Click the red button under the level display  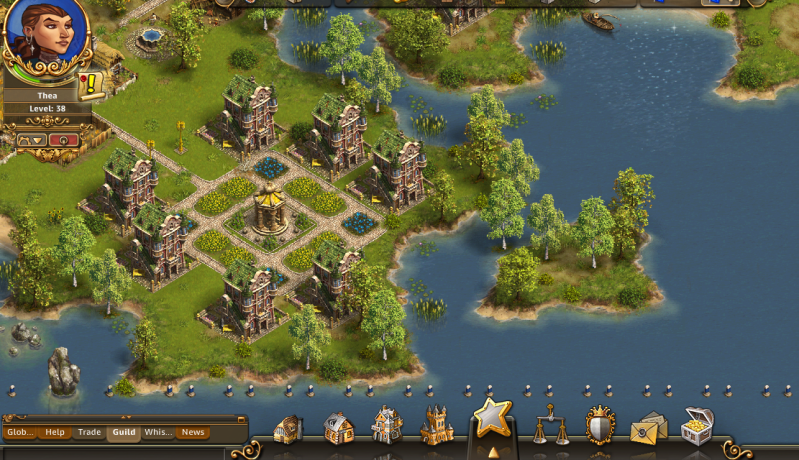63,140
